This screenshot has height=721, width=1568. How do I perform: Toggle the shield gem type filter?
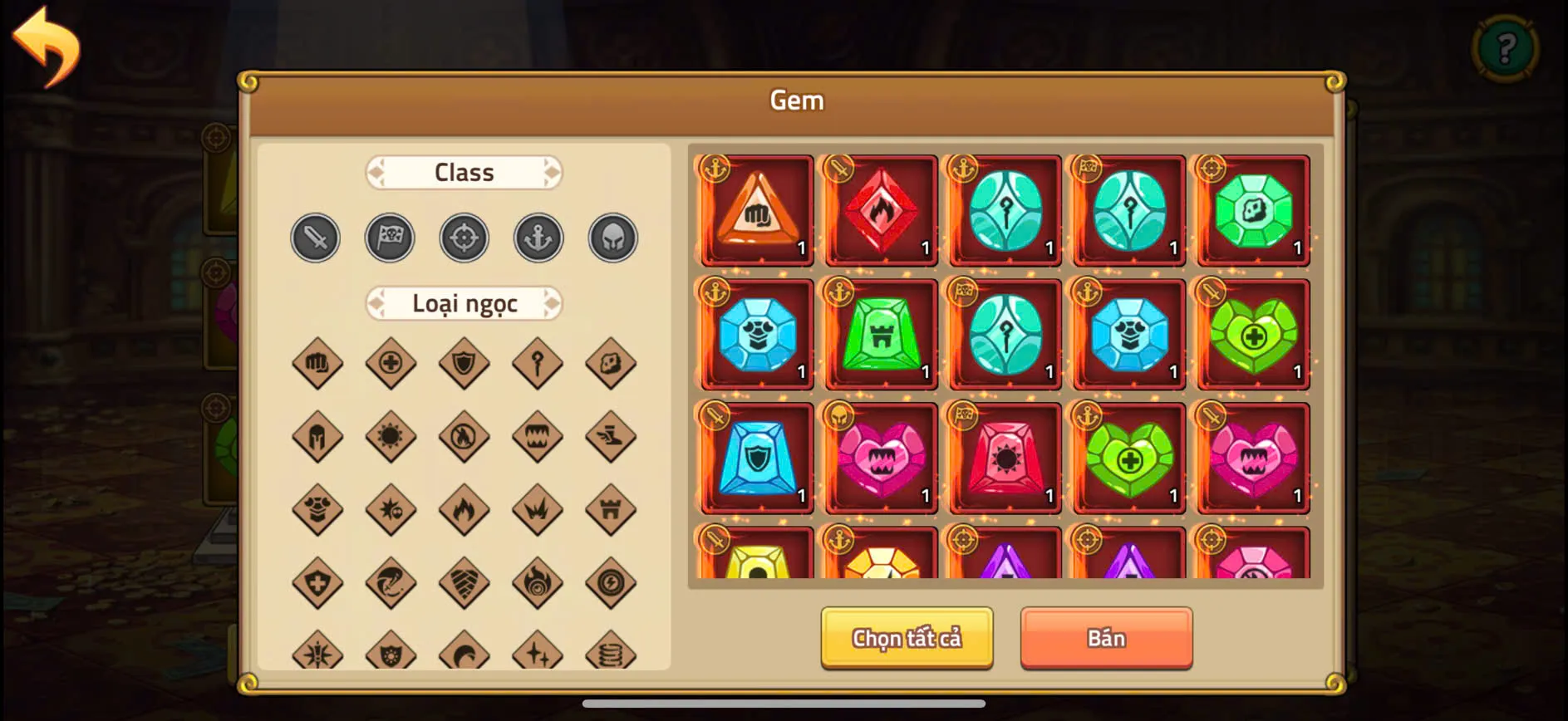click(464, 363)
